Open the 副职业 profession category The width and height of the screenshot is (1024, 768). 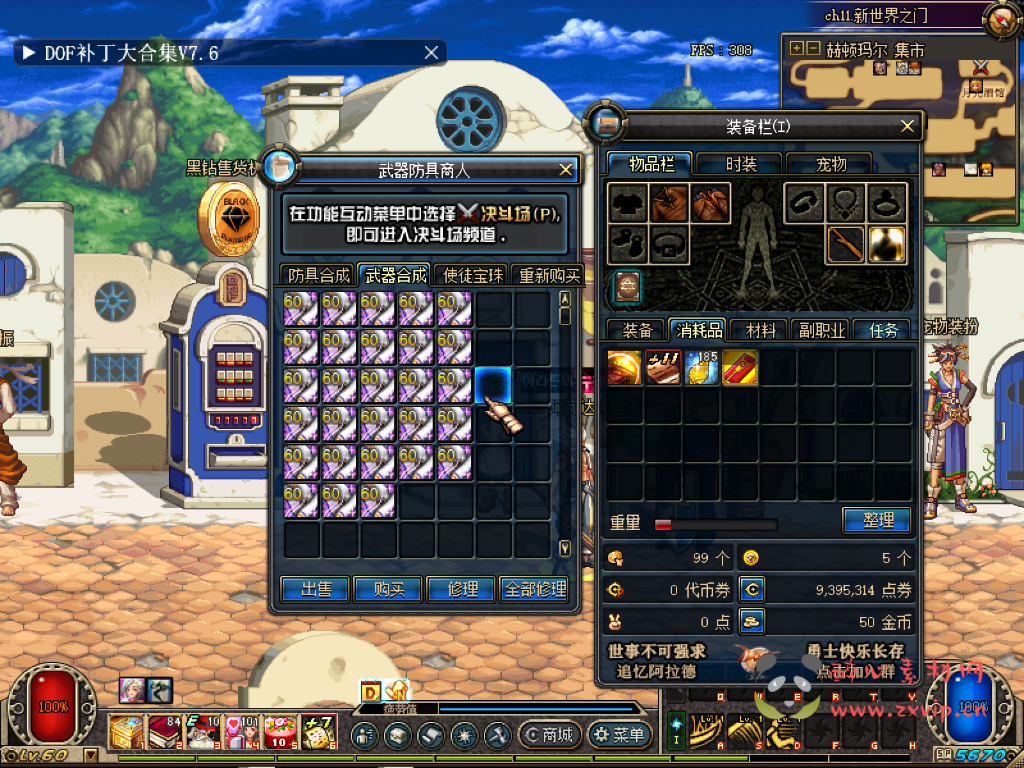(821, 330)
